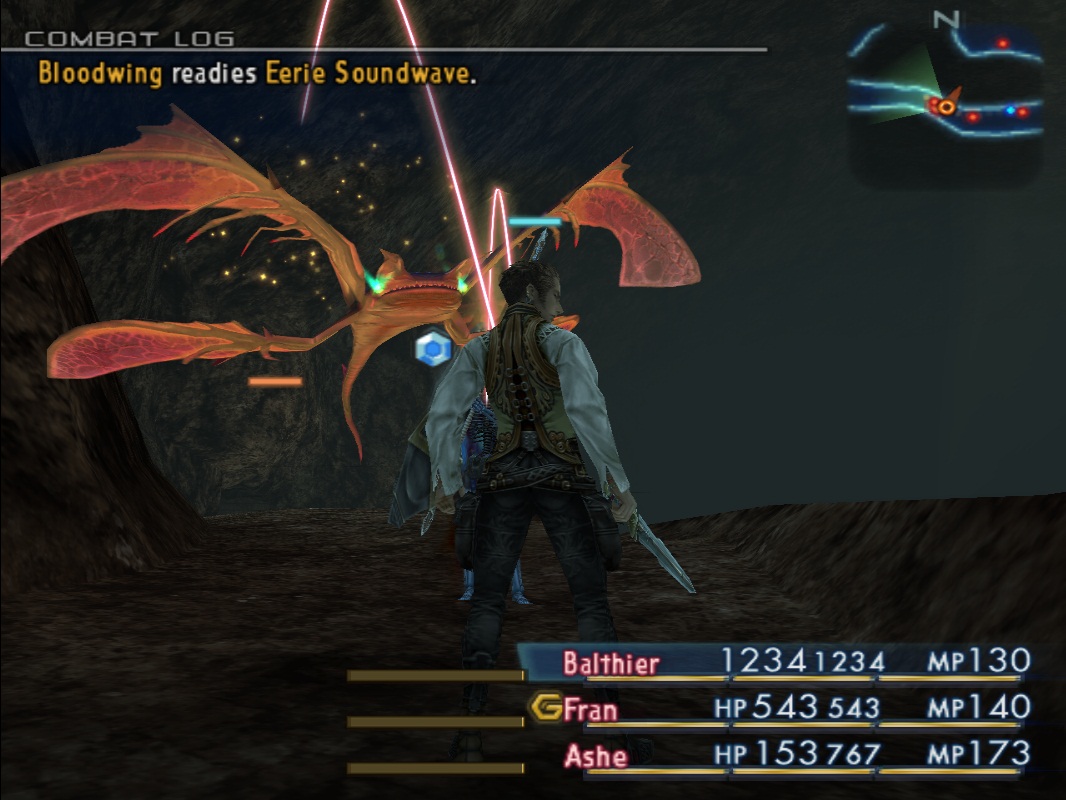Screen dimensions: 1066x800
Task: Click Fran's gambit G icon
Action: point(545,708)
